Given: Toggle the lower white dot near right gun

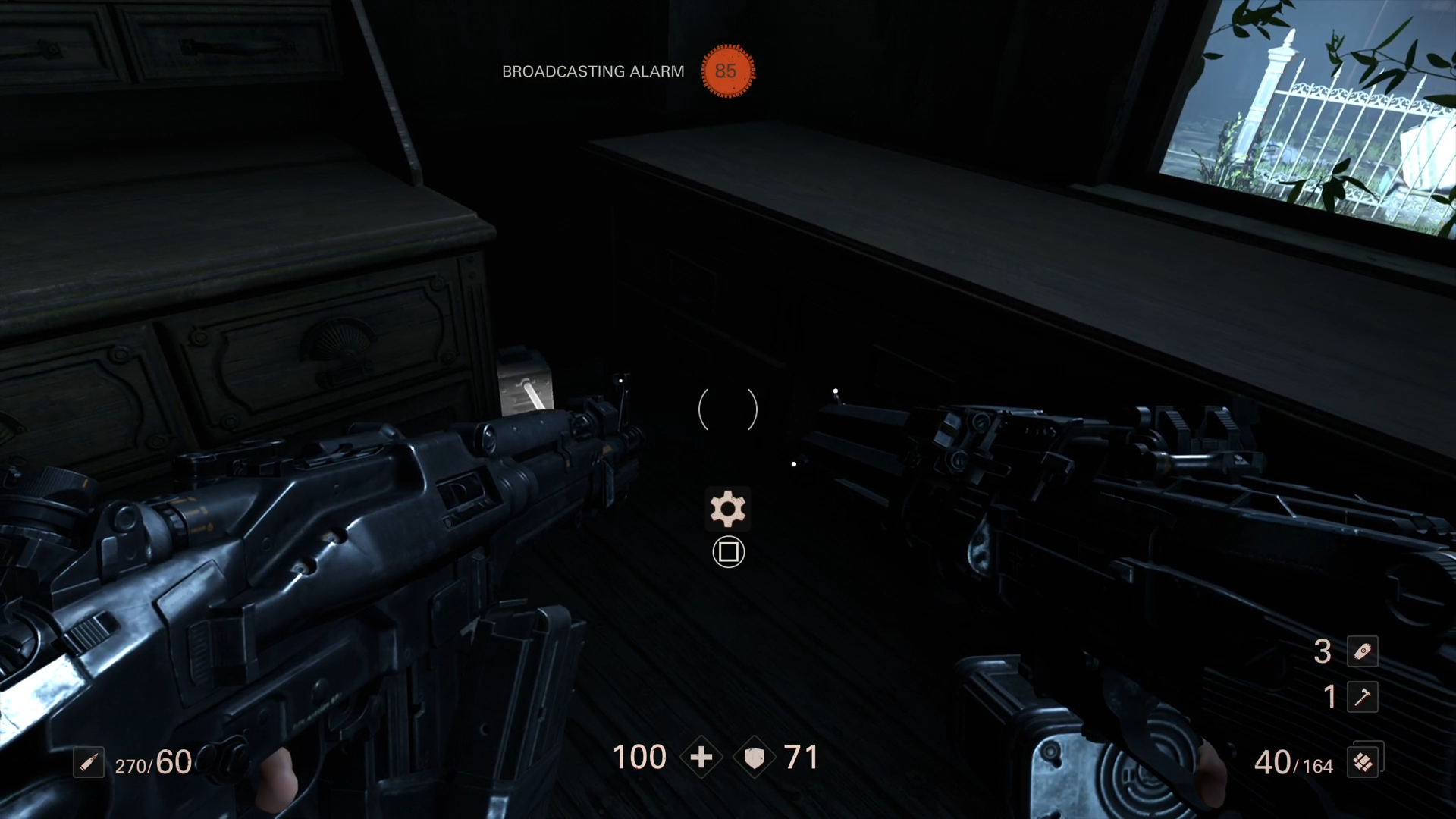Looking at the screenshot, I should [x=793, y=463].
